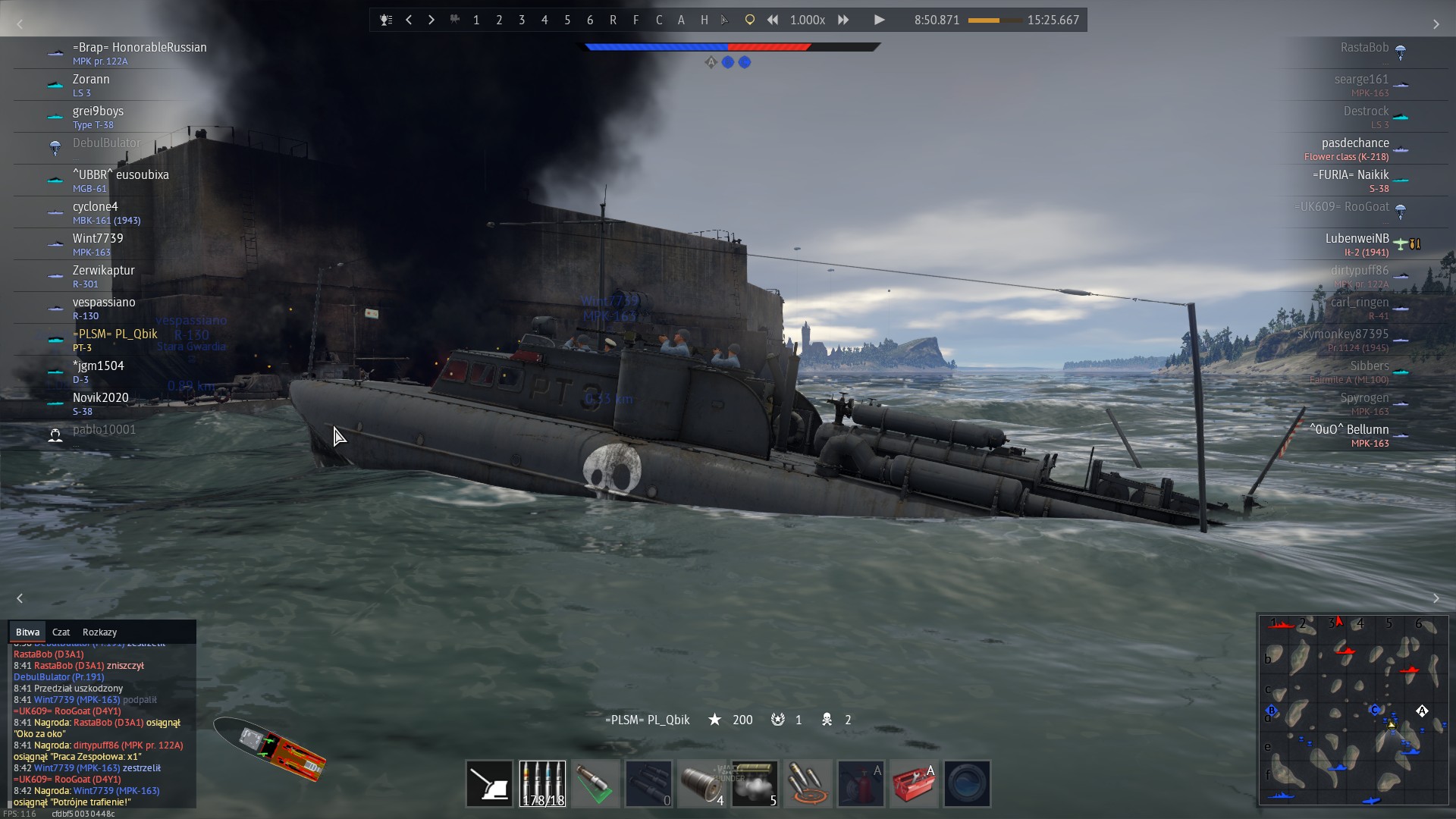Screen dimensions: 1456x819
Task: Open the Czat tab
Action: pyautogui.click(x=61, y=632)
